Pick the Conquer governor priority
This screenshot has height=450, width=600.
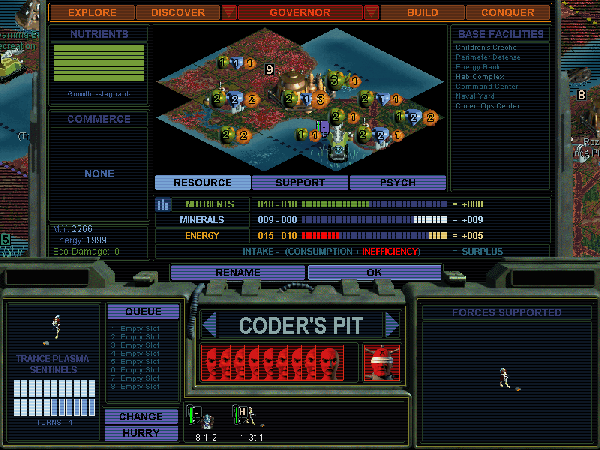pyautogui.click(x=507, y=13)
